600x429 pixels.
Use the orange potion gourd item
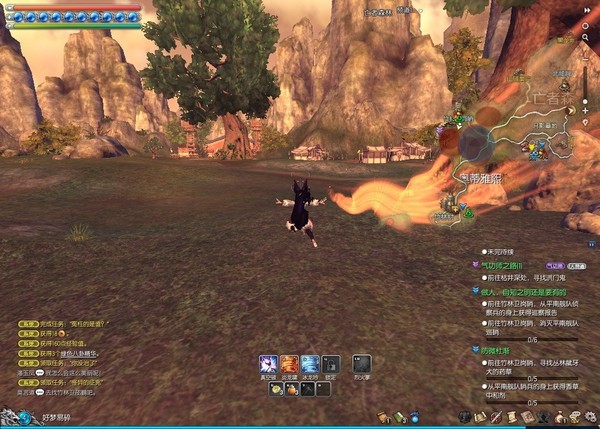coord(292,388)
